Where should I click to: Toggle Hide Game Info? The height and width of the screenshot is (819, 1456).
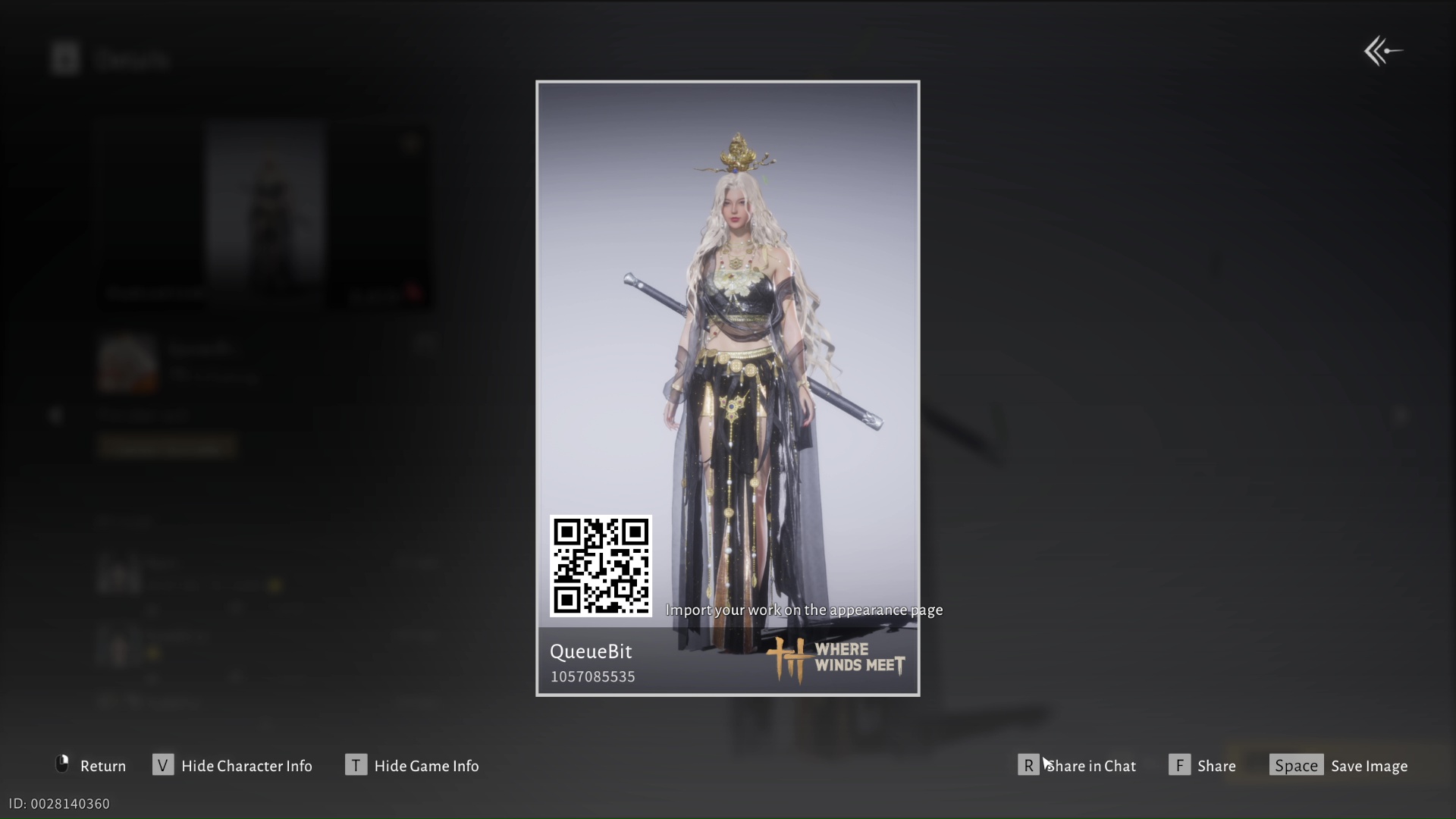click(x=426, y=765)
